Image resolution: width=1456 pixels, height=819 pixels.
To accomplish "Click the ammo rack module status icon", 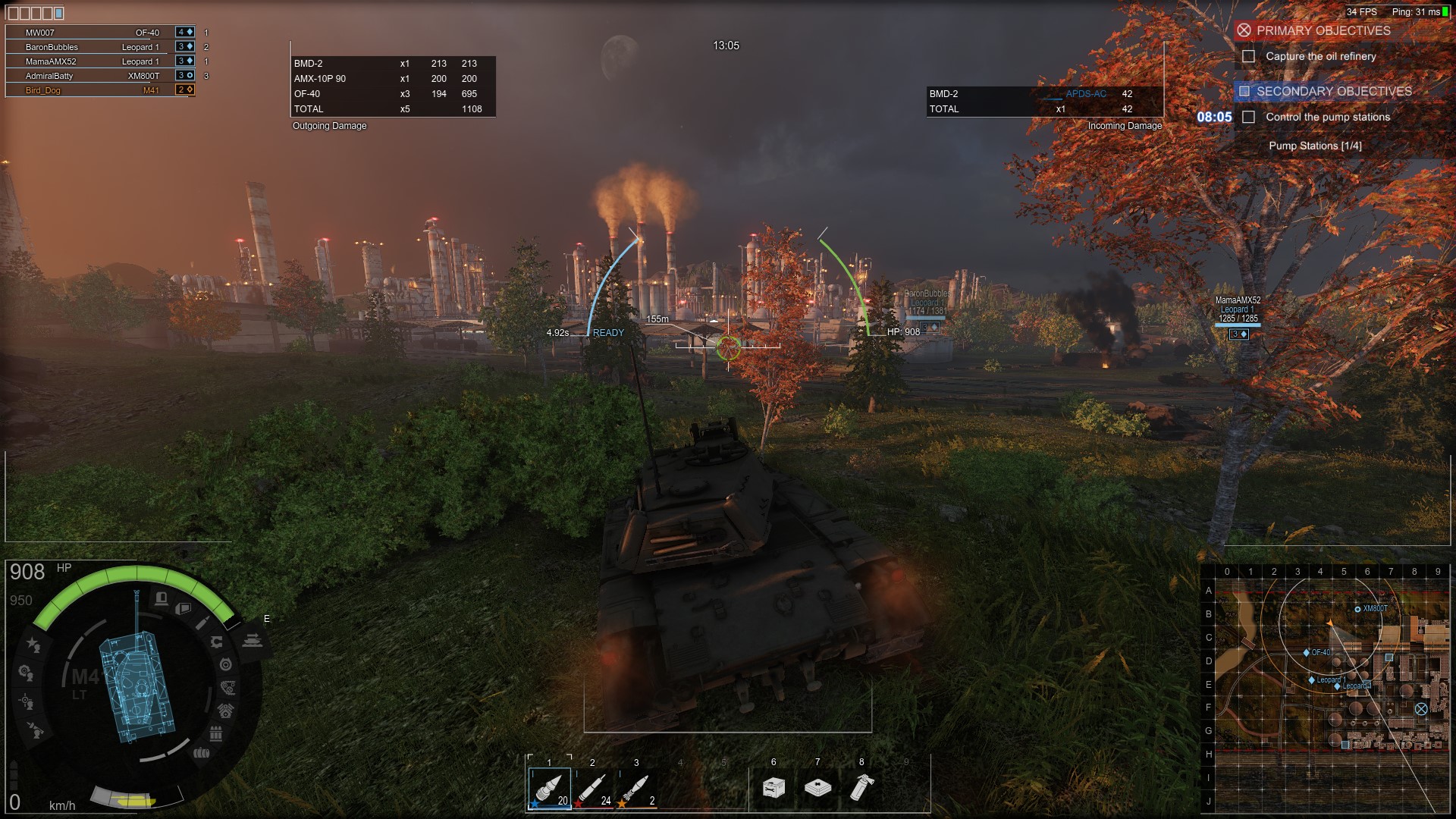I will [x=216, y=733].
